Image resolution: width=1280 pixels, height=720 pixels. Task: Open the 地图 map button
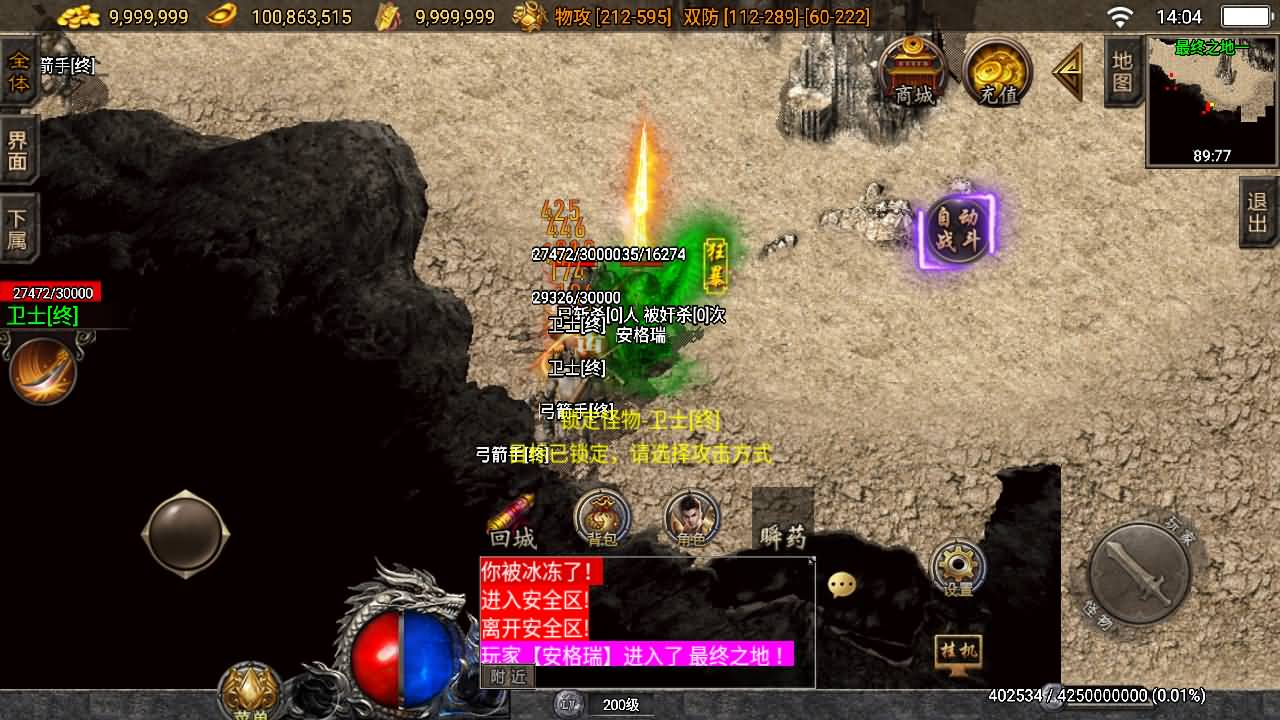click(x=1123, y=72)
